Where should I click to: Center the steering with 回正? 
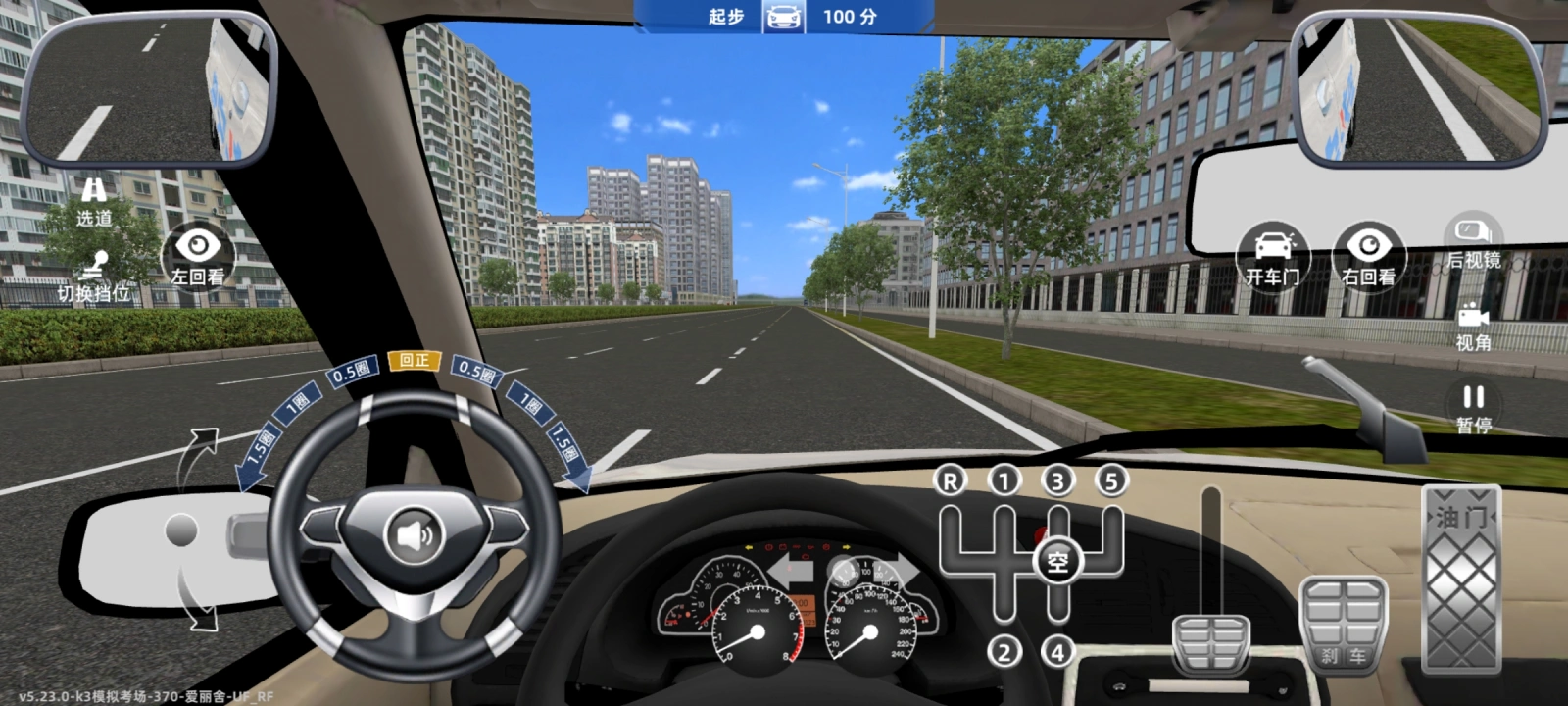pos(414,361)
